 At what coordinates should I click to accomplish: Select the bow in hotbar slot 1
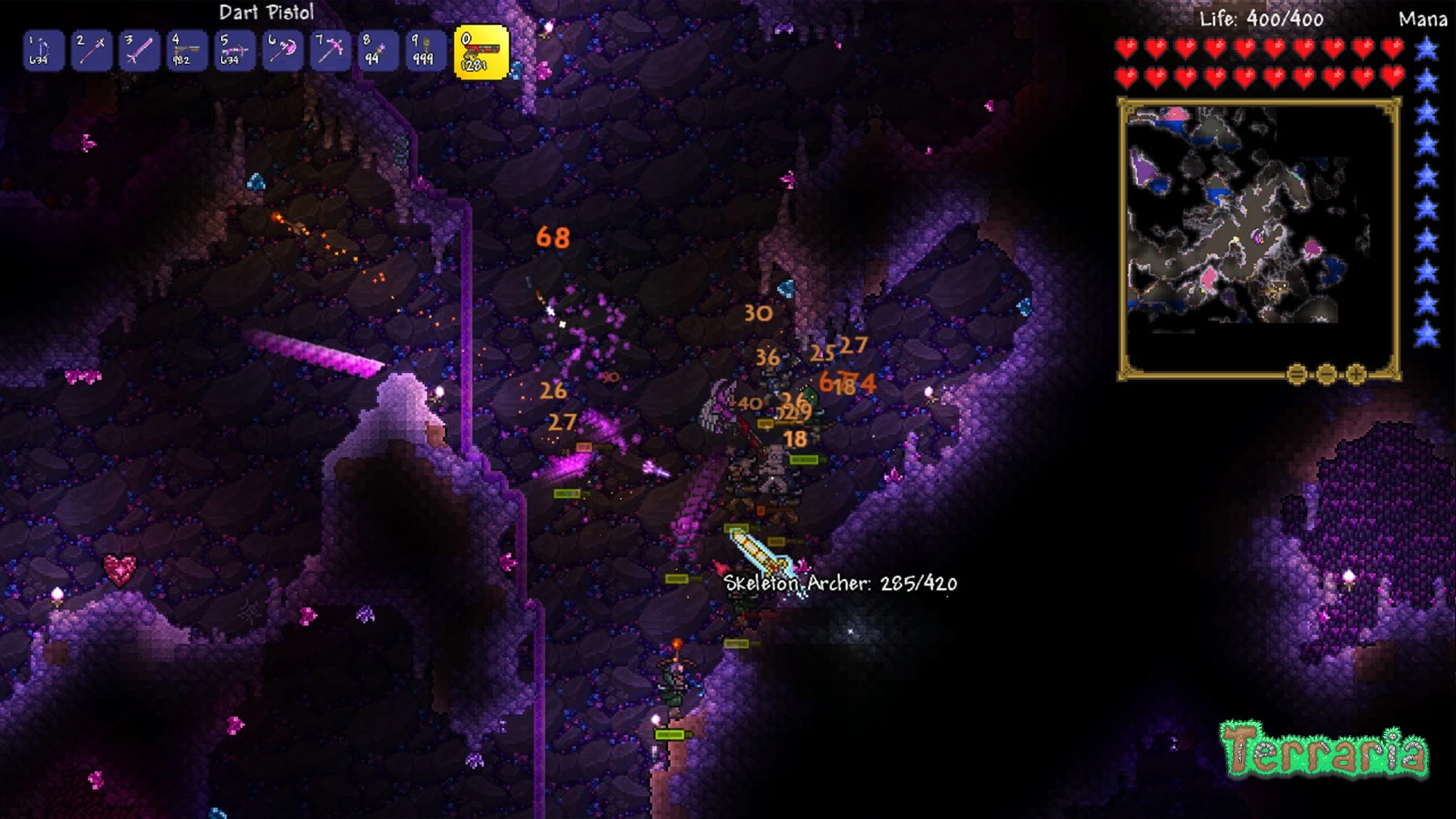(x=42, y=51)
